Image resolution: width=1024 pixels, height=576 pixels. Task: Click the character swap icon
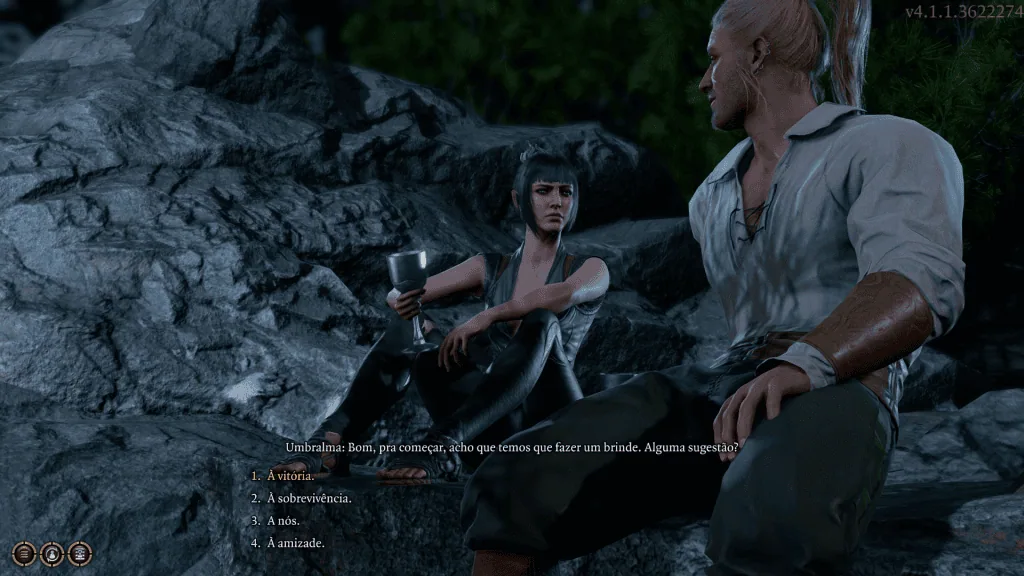point(52,552)
